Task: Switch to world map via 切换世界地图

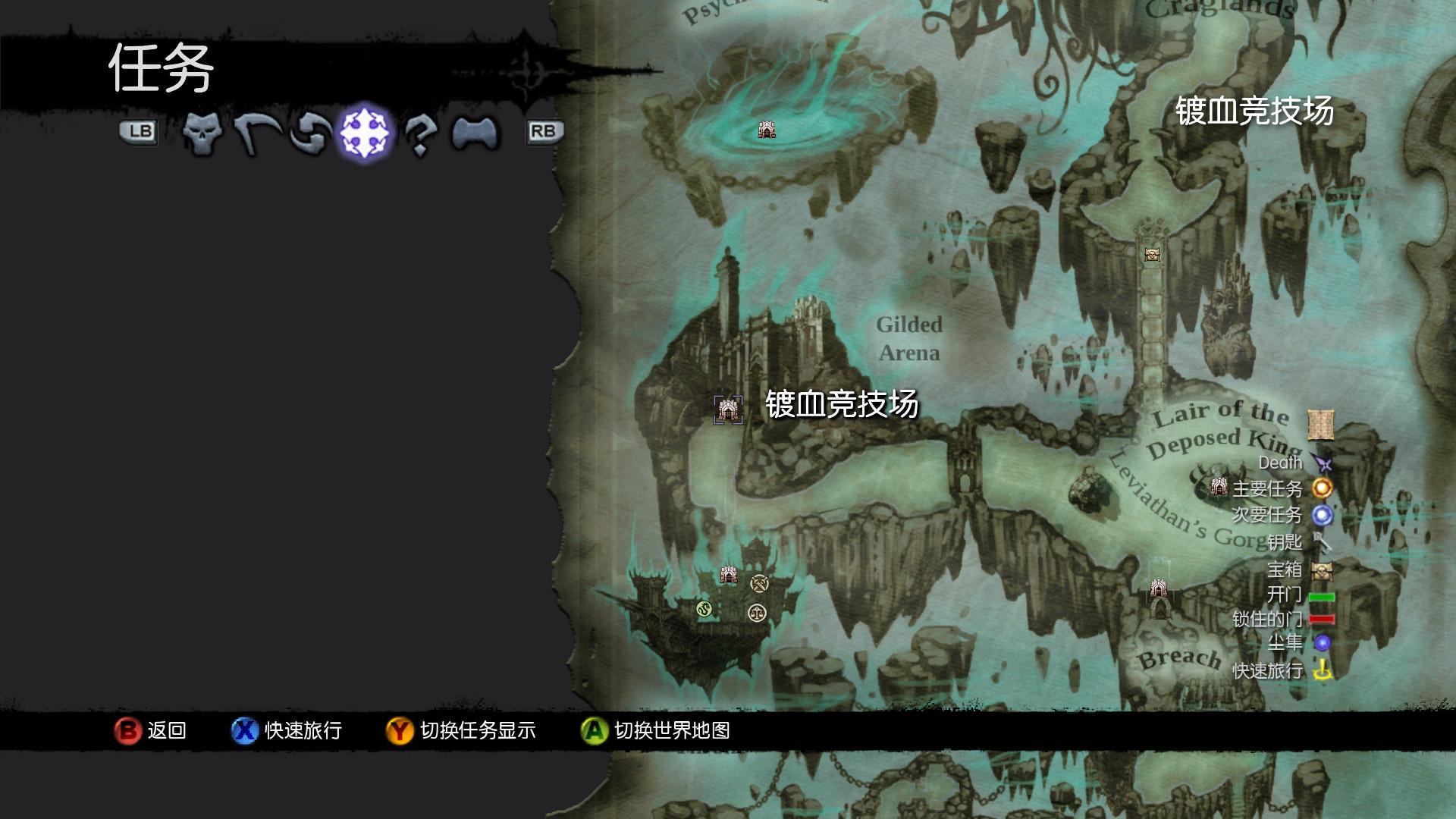Action: click(x=655, y=730)
